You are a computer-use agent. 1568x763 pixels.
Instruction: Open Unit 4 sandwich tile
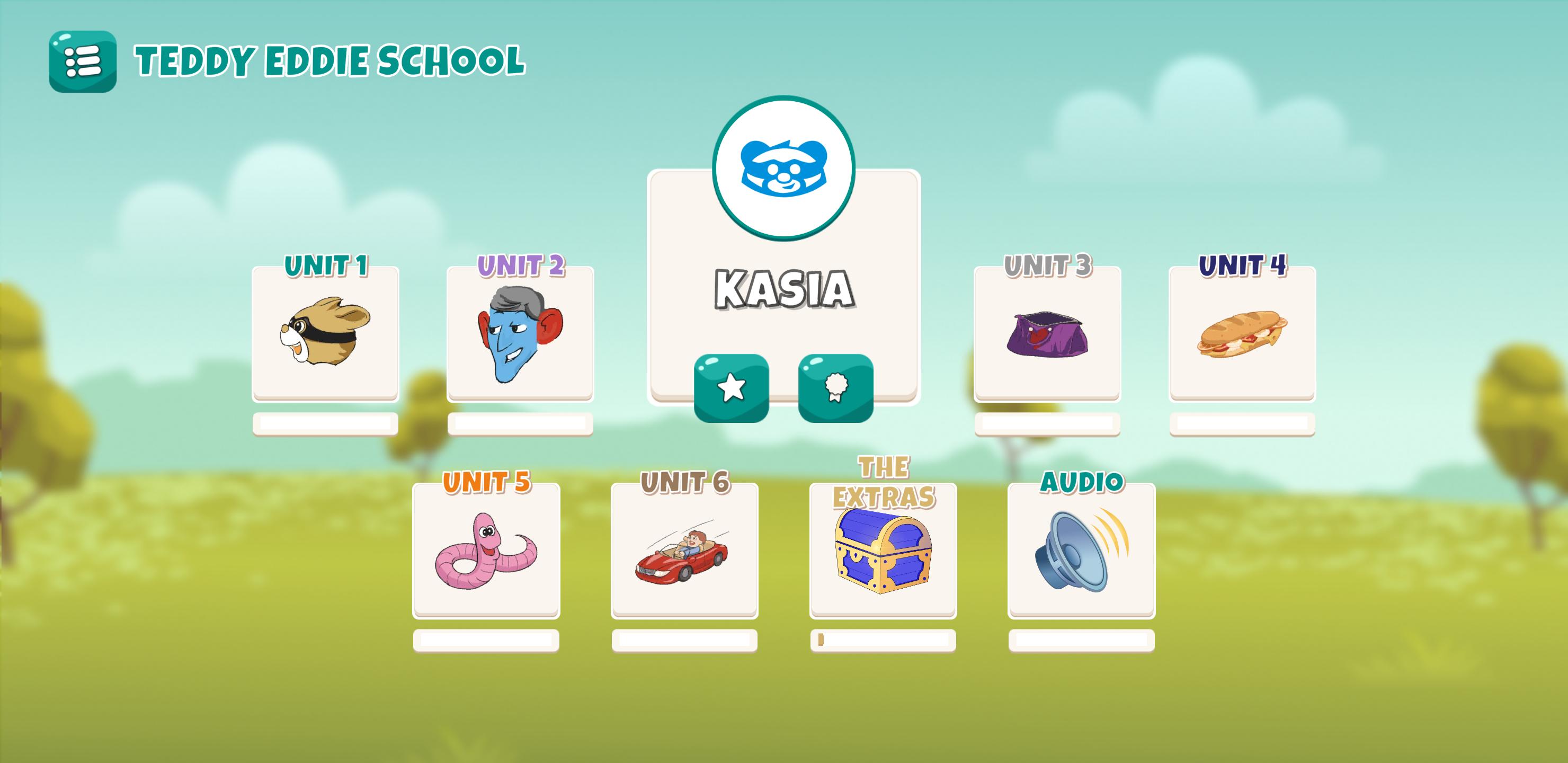coord(1242,333)
